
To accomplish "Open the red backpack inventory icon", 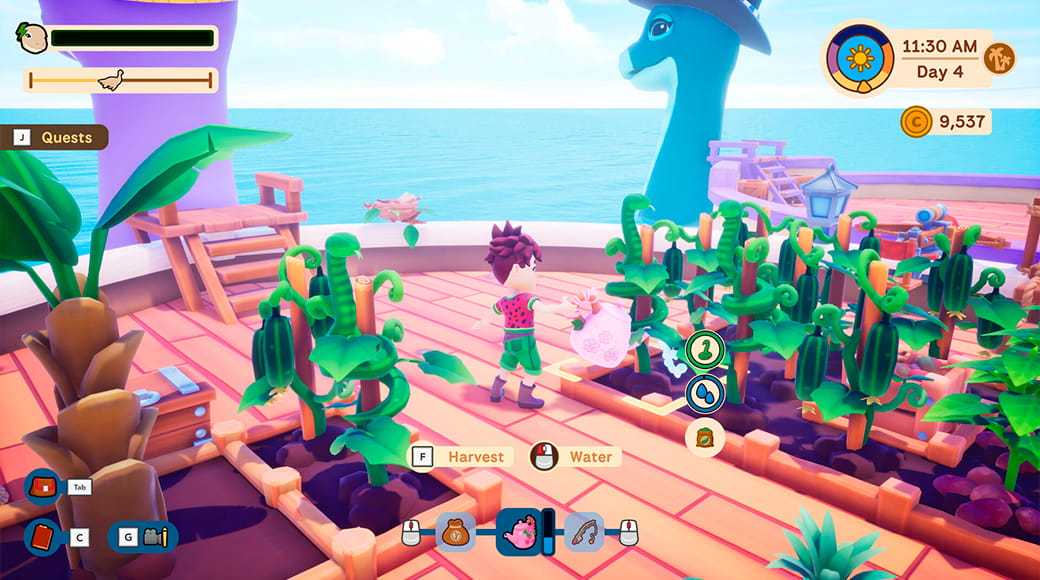I will point(43,487).
